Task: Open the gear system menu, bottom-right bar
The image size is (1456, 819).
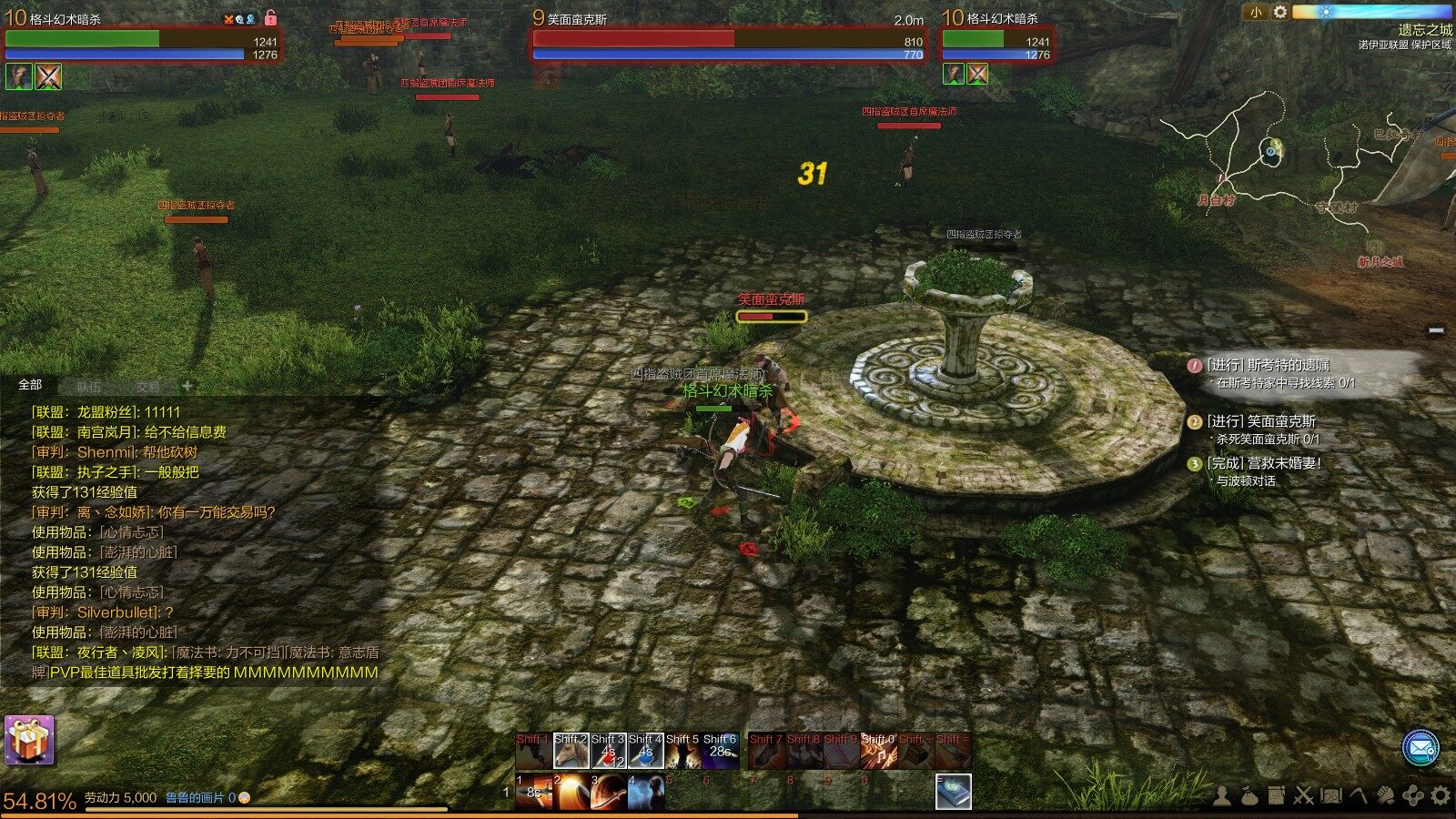Action: click(x=1440, y=796)
